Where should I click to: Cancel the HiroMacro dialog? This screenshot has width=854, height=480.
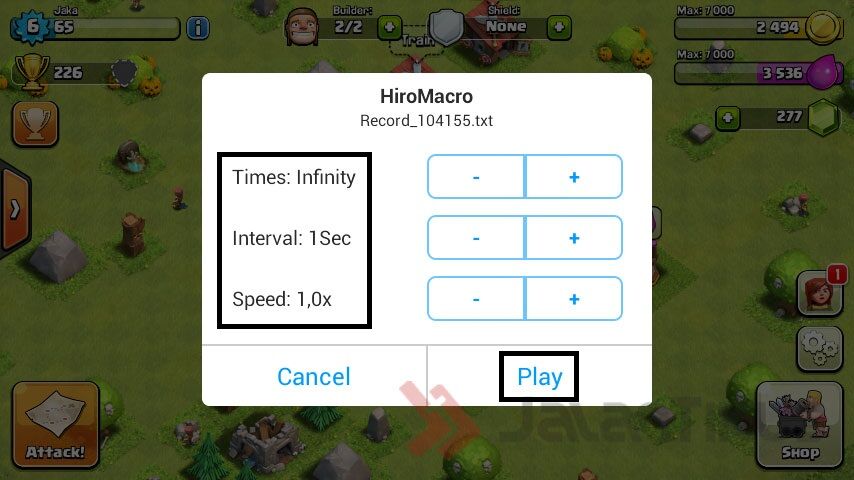(314, 377)
